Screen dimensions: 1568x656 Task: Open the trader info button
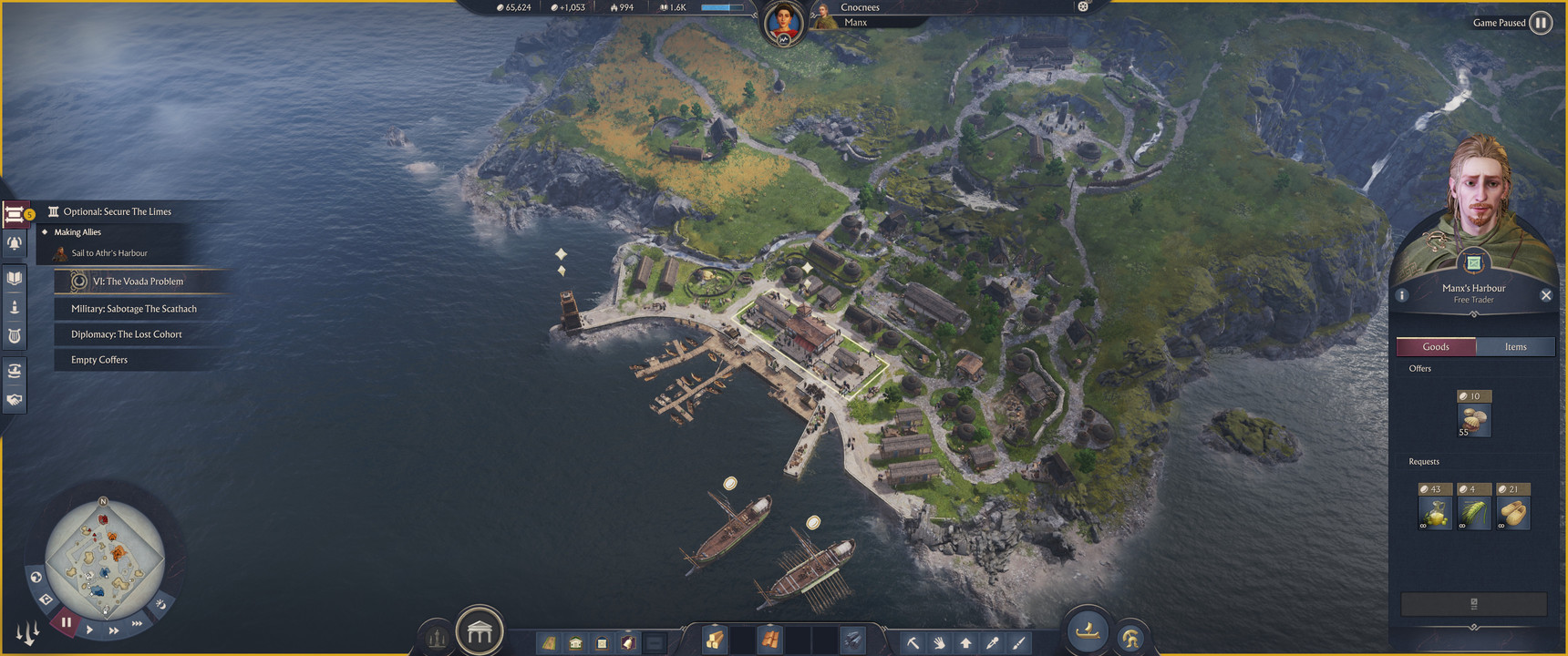coord(1402,295)
